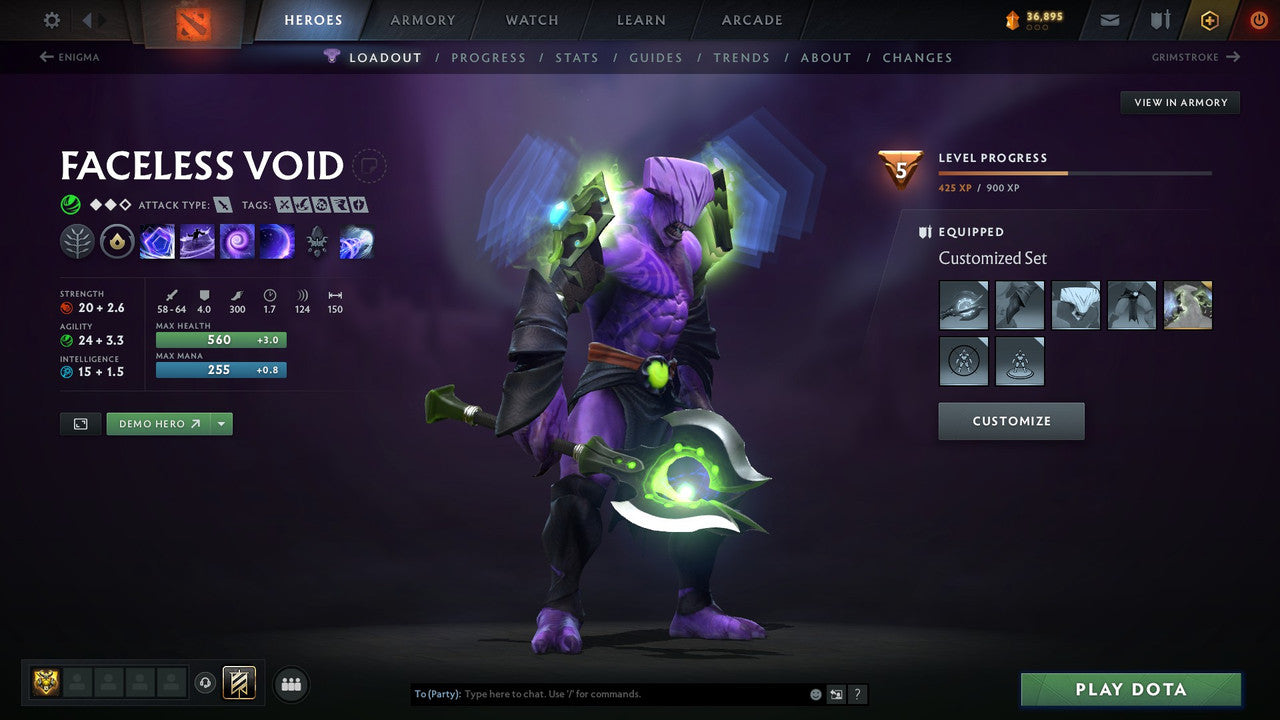The image size is (1280, 720).
Task: Click the gold facet droplet icon
Action: tap(117, 240)
